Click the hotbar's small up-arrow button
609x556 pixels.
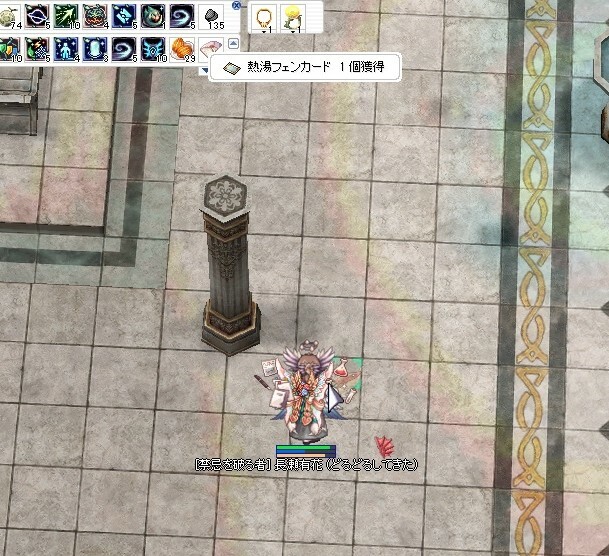pyautogui.click(x=234, y=43)
